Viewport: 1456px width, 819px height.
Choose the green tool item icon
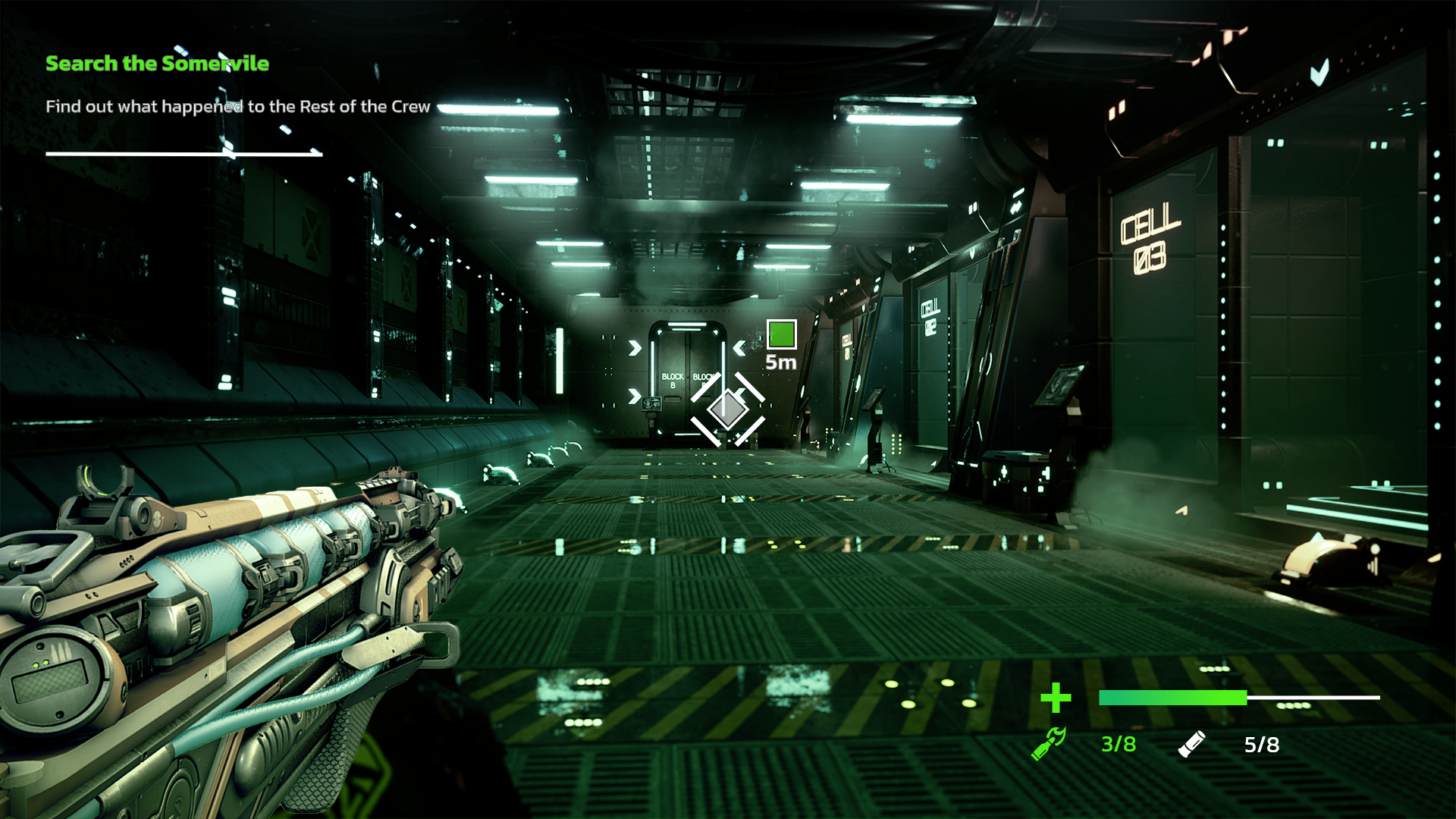tap(1049, 743)
